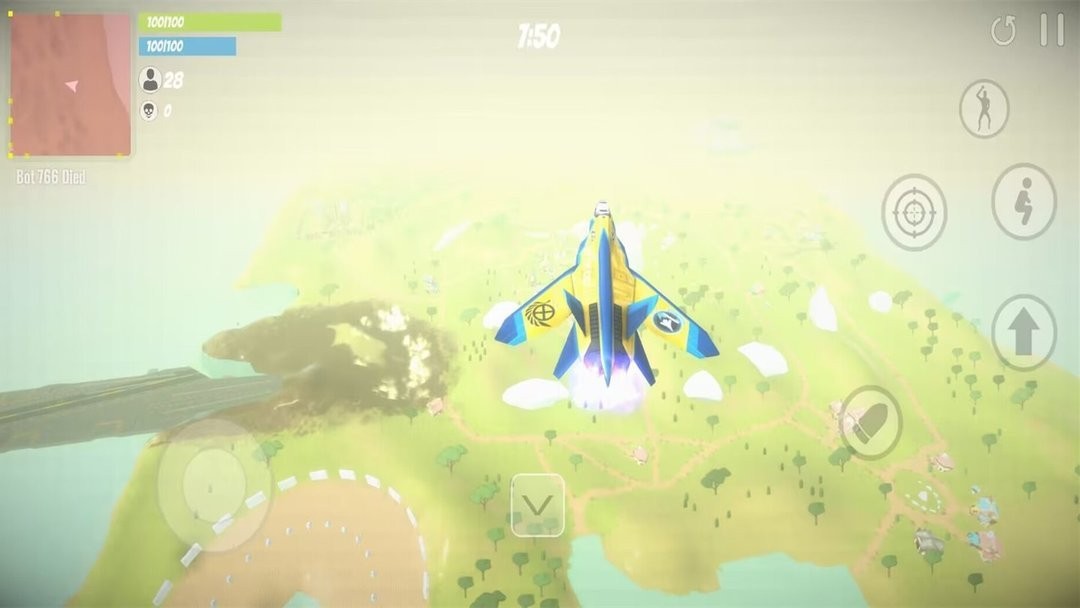Tap the down chevron eject button

pyautogui.click(x=538, y=505)
